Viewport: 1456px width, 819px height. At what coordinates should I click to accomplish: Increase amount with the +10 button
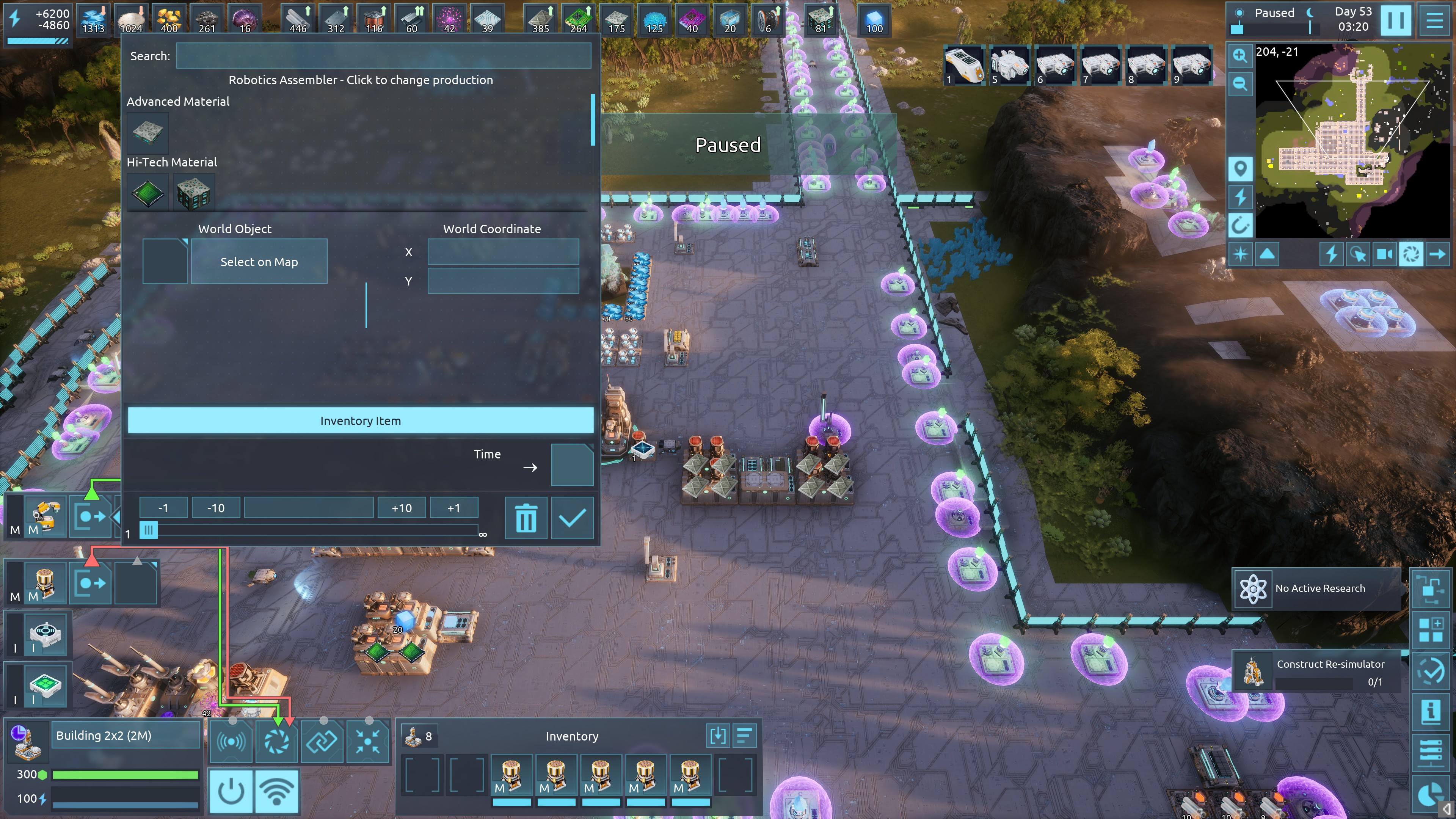[x=402, y=508]
